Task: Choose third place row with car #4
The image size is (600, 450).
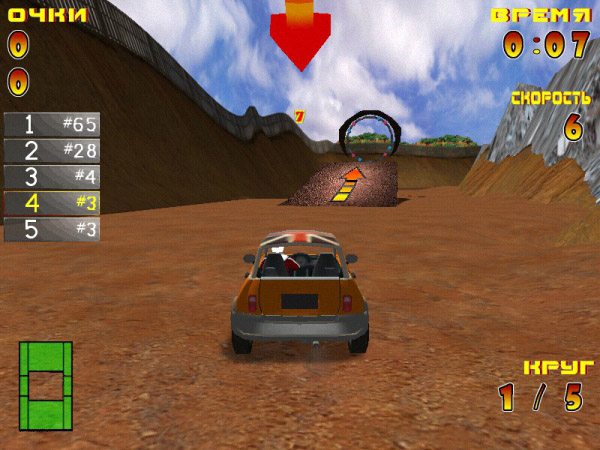Action: [52, 177]
